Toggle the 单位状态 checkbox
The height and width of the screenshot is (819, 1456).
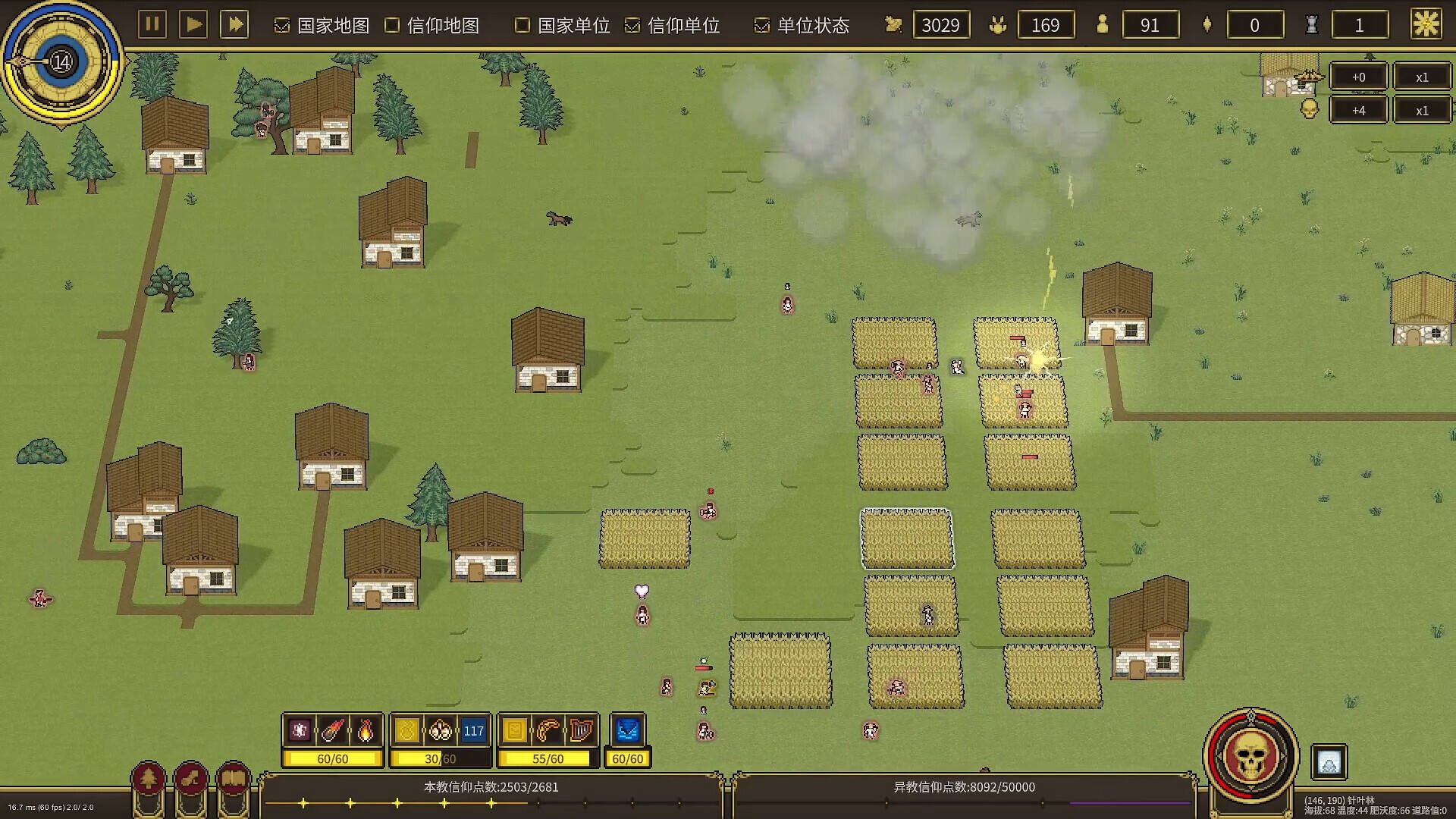pyautogui.click(x=761, y=26)
